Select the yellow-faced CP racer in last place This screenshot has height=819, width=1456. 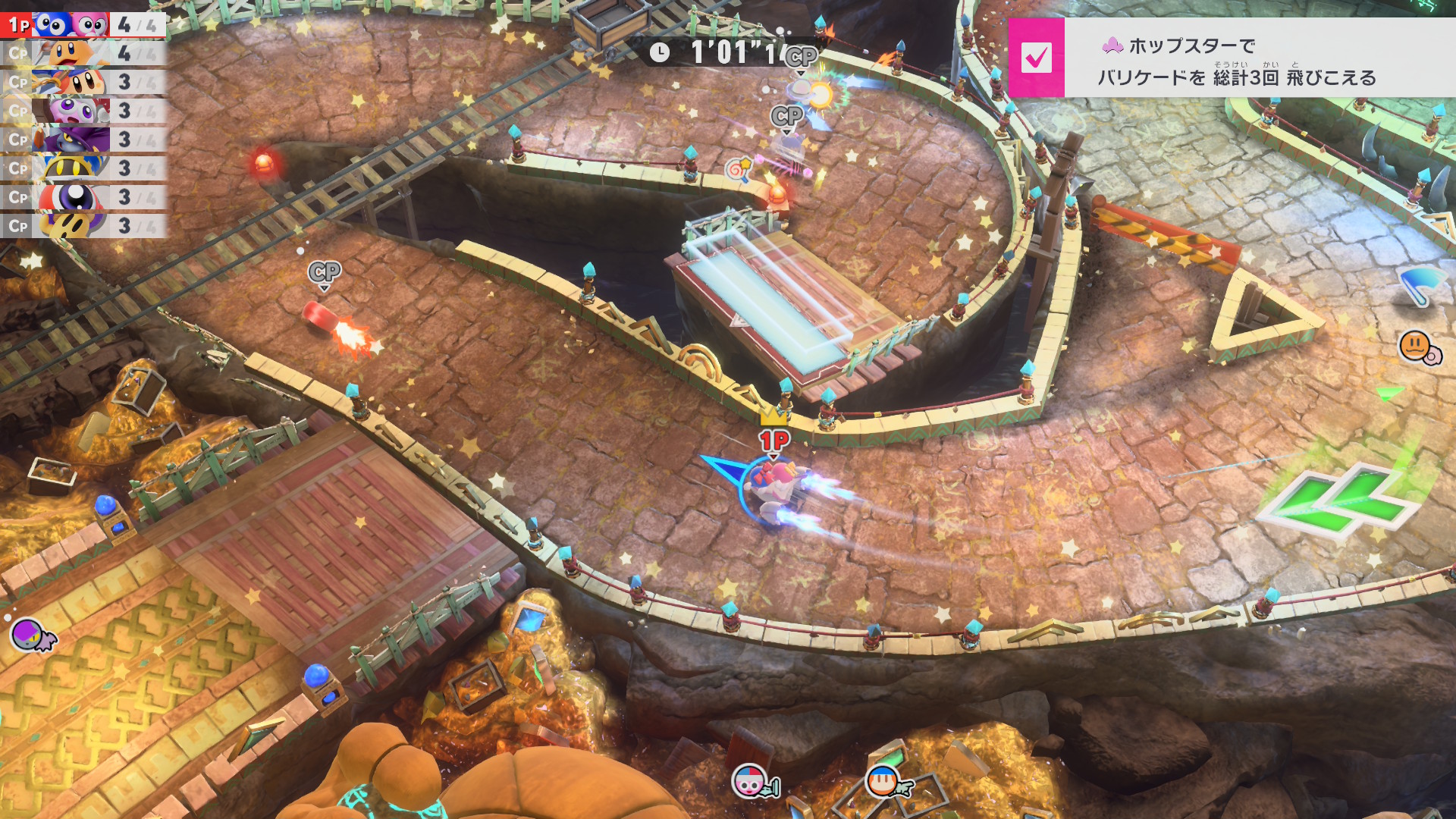pyautogui.click(x=82, y=225)
